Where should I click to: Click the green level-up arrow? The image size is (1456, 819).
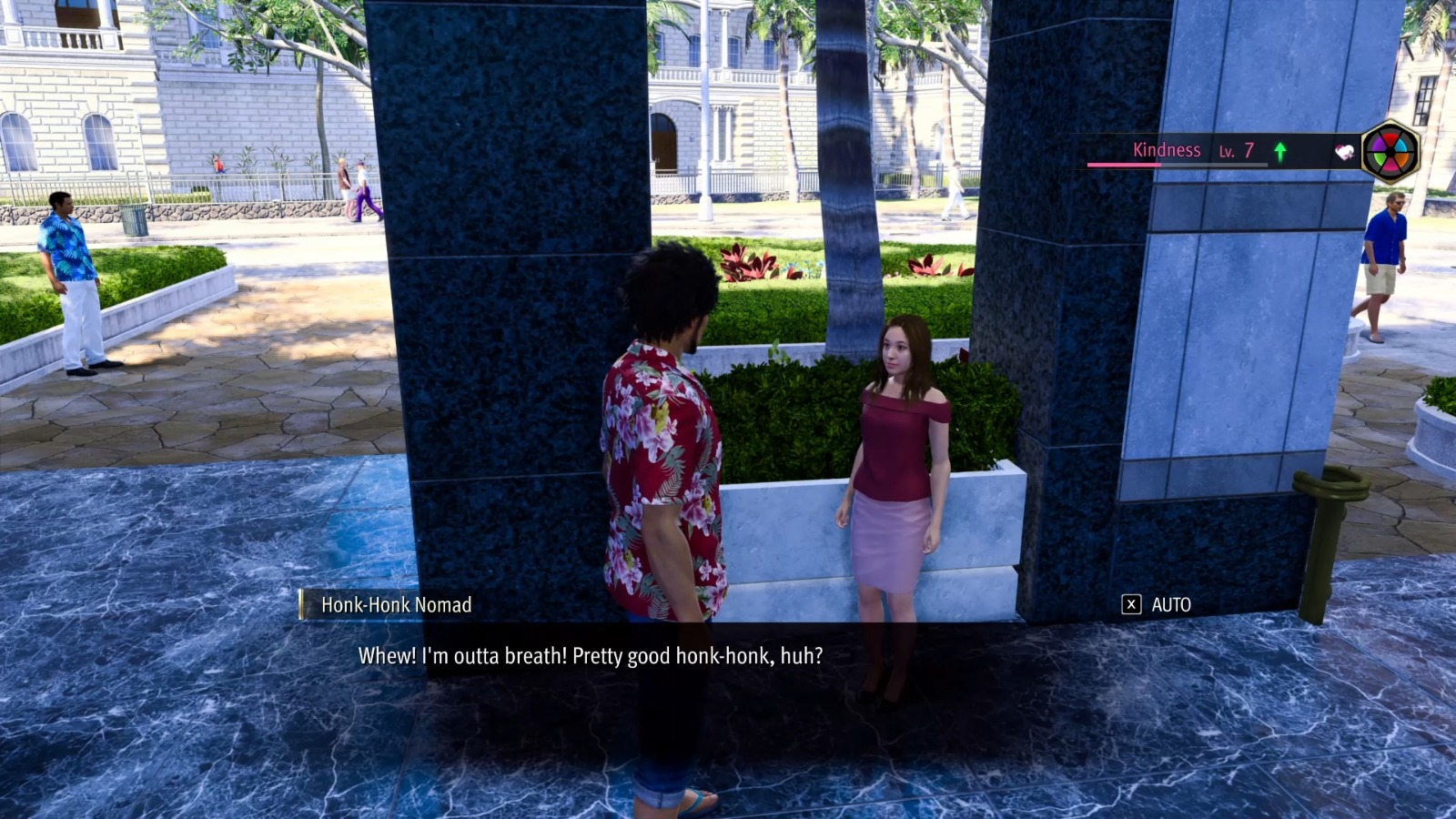pos(1279,149)
